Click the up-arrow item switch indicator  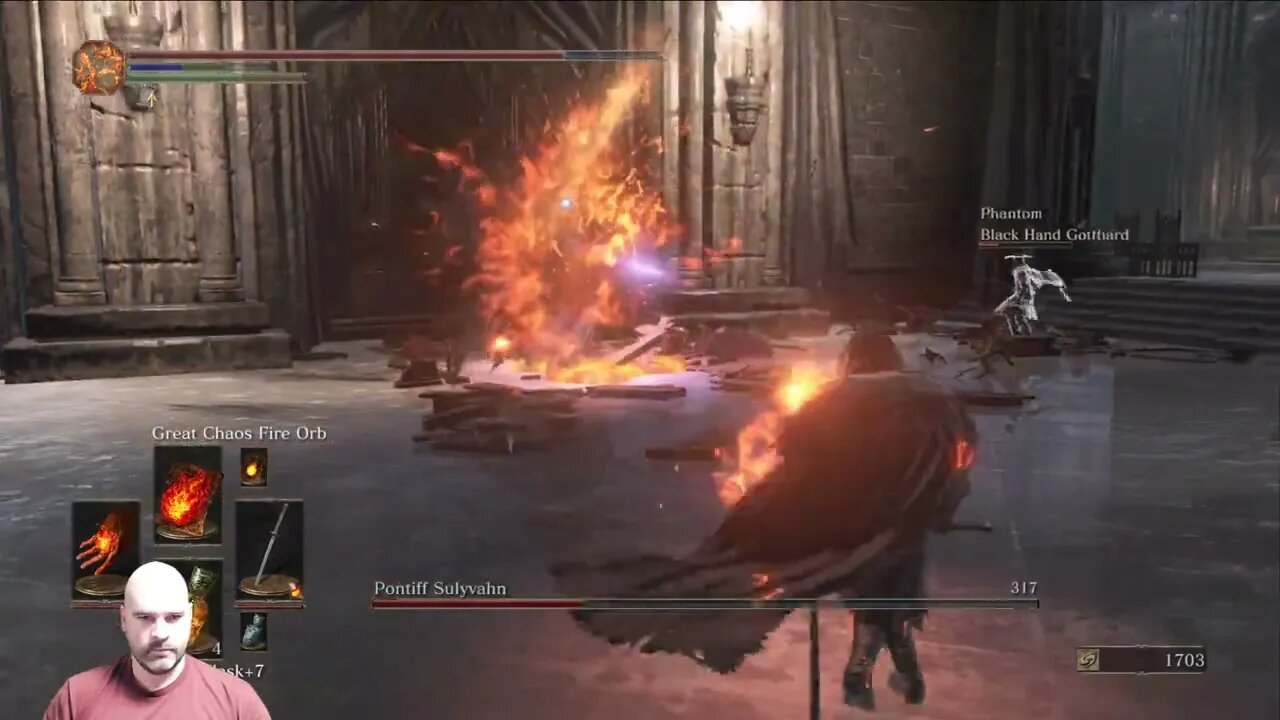tap(150, 101)
